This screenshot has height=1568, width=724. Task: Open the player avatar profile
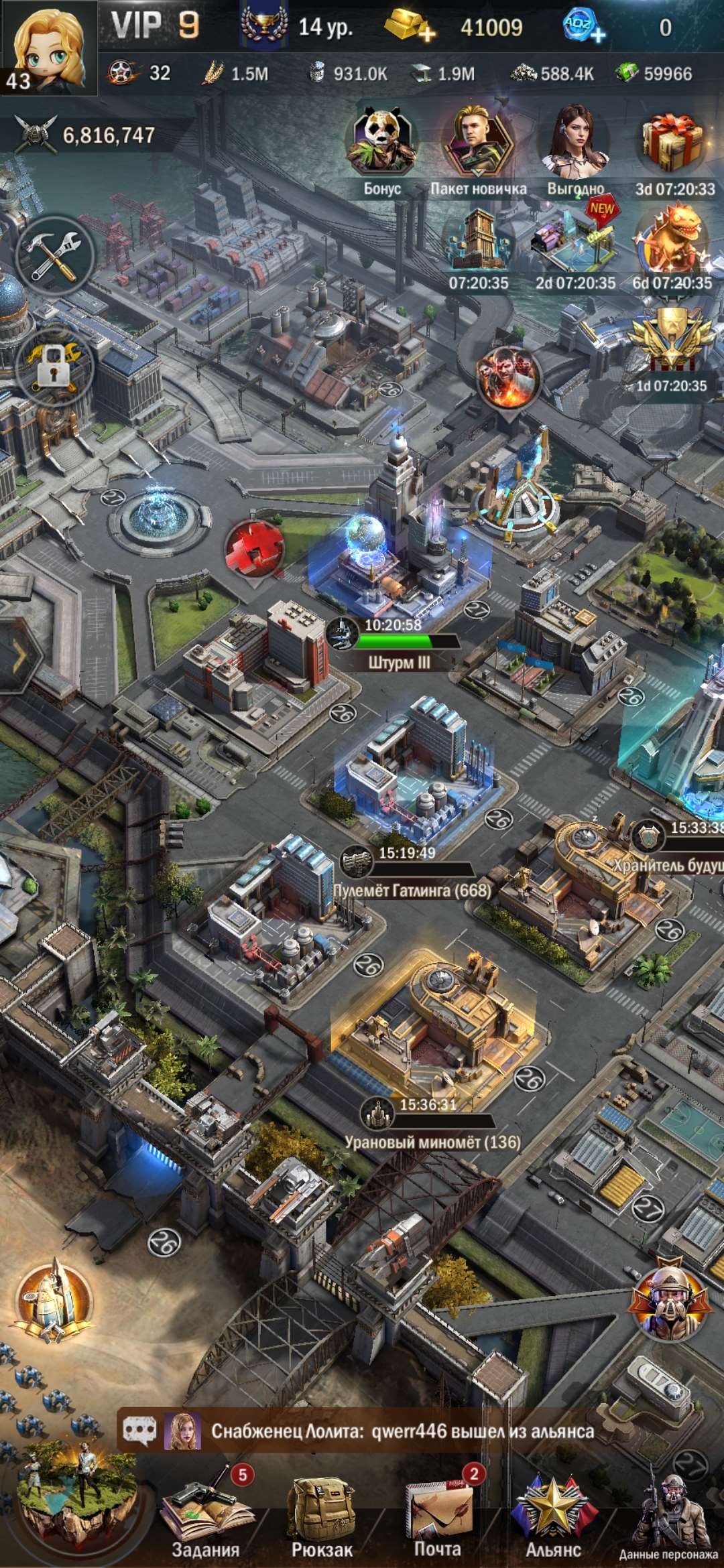(x=48, y=47)
